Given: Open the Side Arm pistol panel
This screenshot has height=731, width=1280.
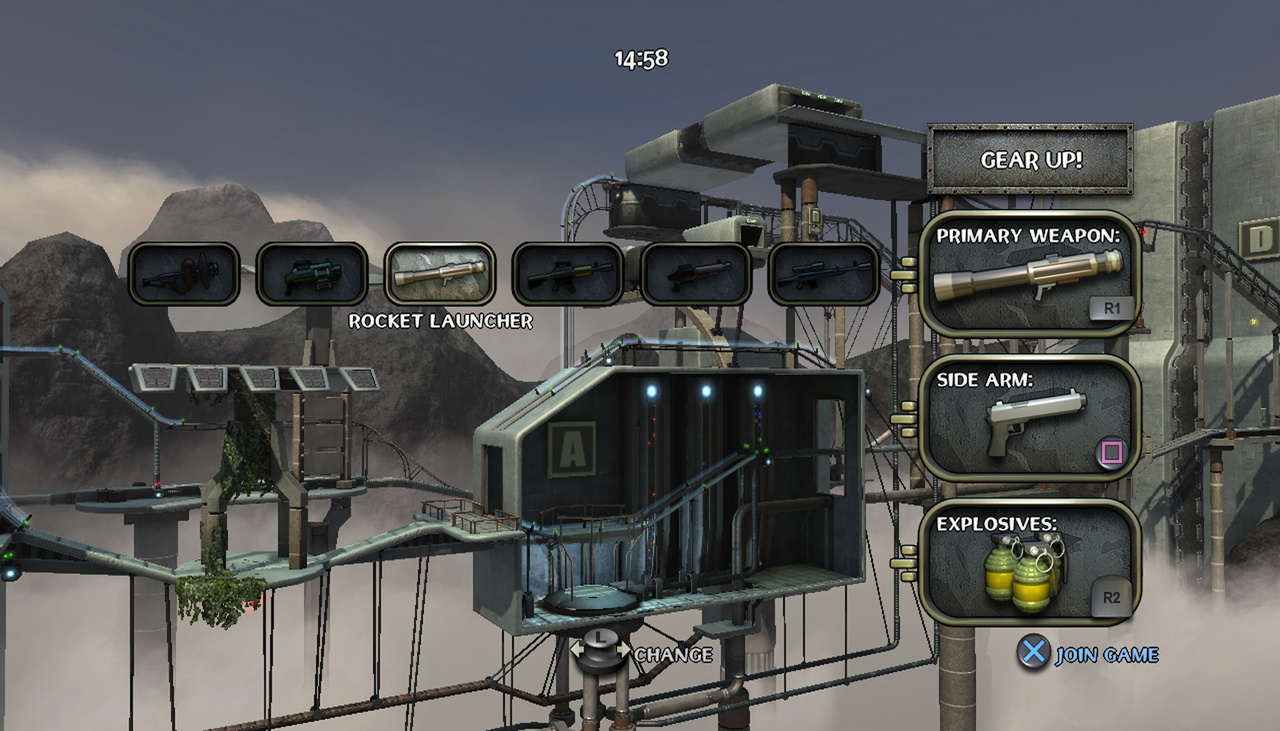Looking at the screenshot, I should tap(1030, 419).
